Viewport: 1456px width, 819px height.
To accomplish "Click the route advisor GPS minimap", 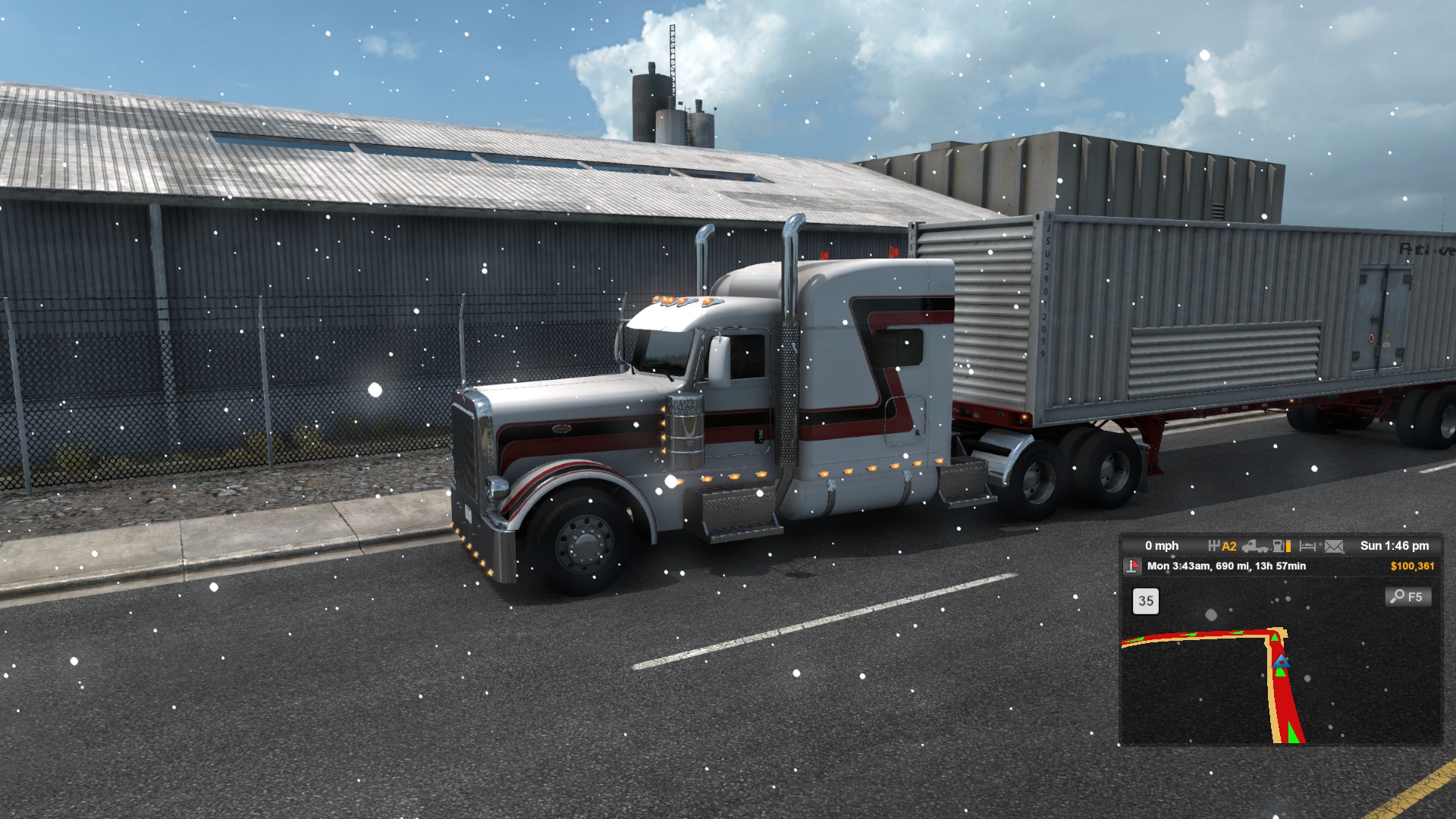I will tap(1280, 667).
